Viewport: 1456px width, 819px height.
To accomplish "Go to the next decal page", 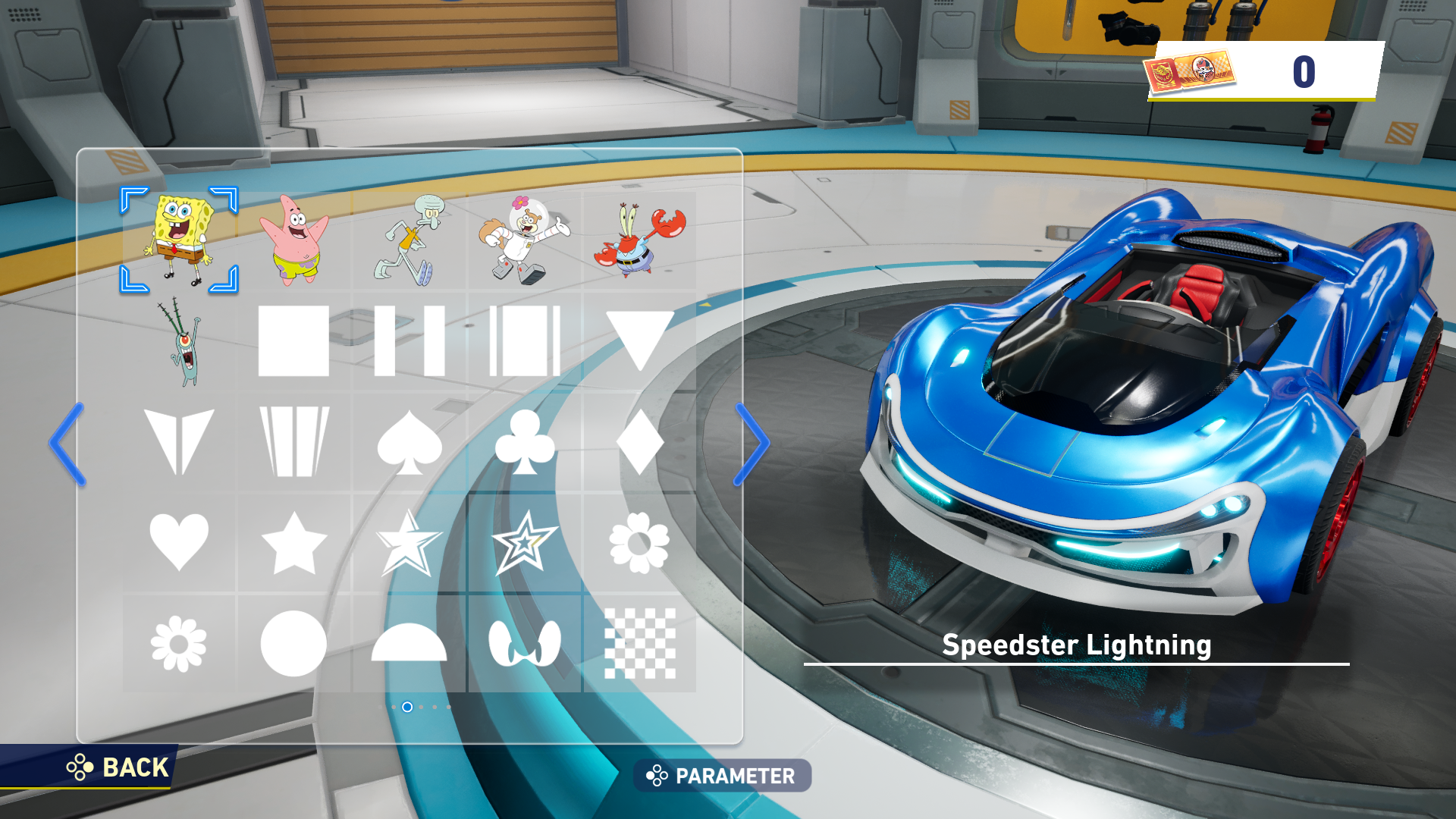I will [x=752, y=444].
